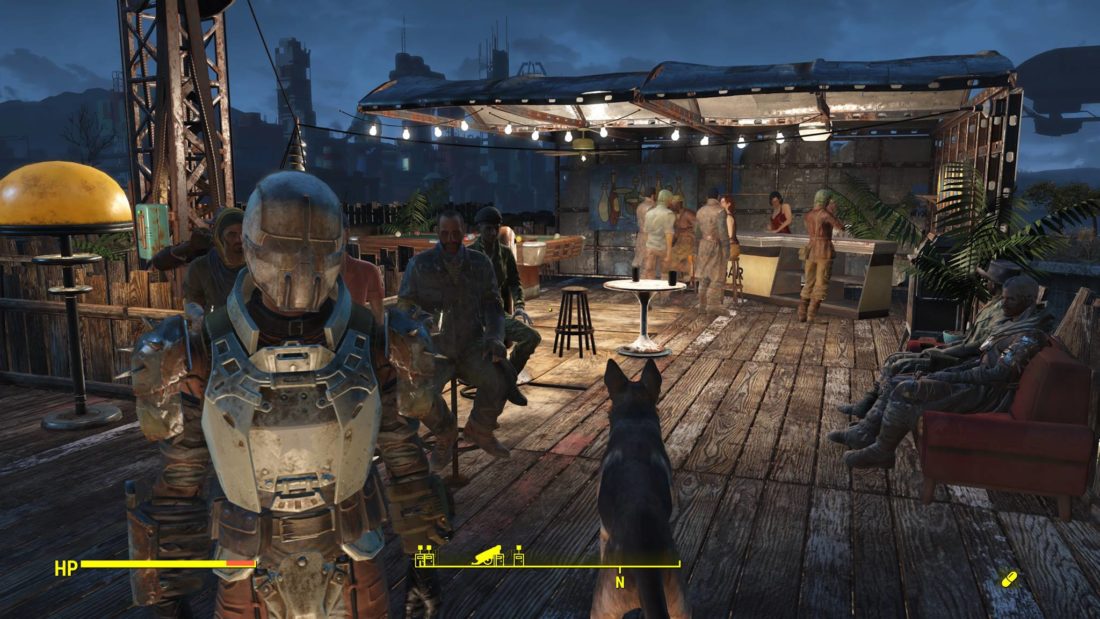Screen dimensions: 1100x619
Task: Select the rightmost building marker on compass
Action: pyautogui.click(x=519, y=555)
